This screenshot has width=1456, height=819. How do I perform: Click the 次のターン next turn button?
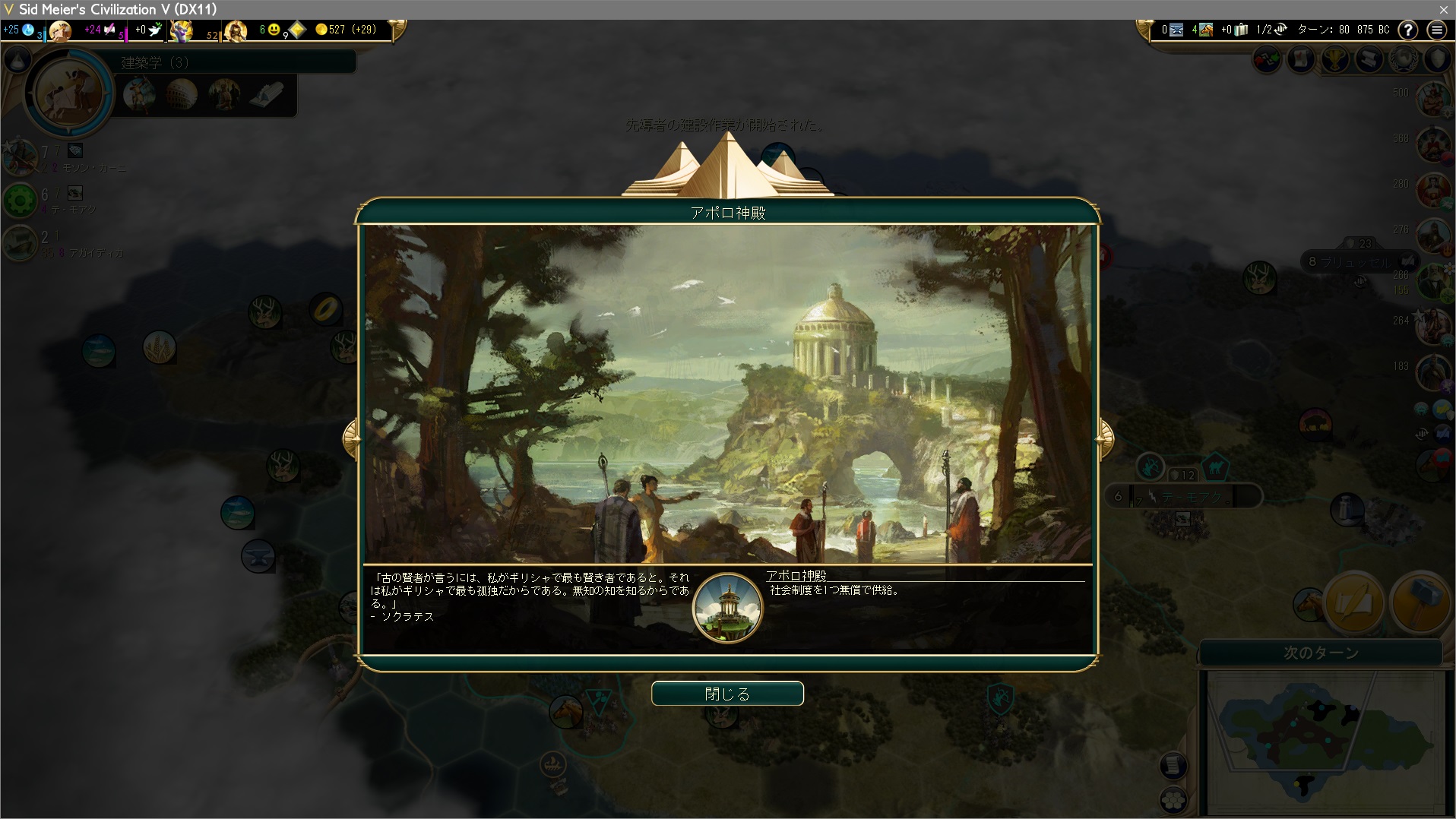coord(1321,653)
